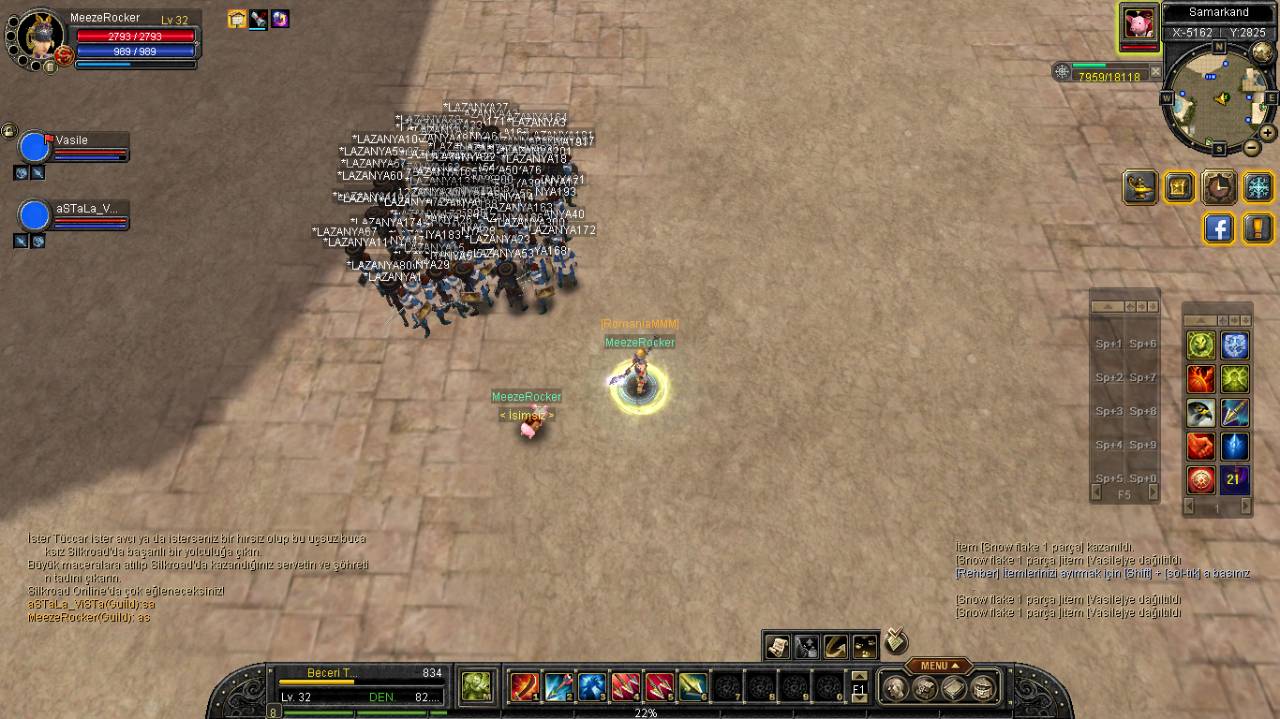Open the MENU expander above the action bar
1280x719 pixels.
point(938,666)
